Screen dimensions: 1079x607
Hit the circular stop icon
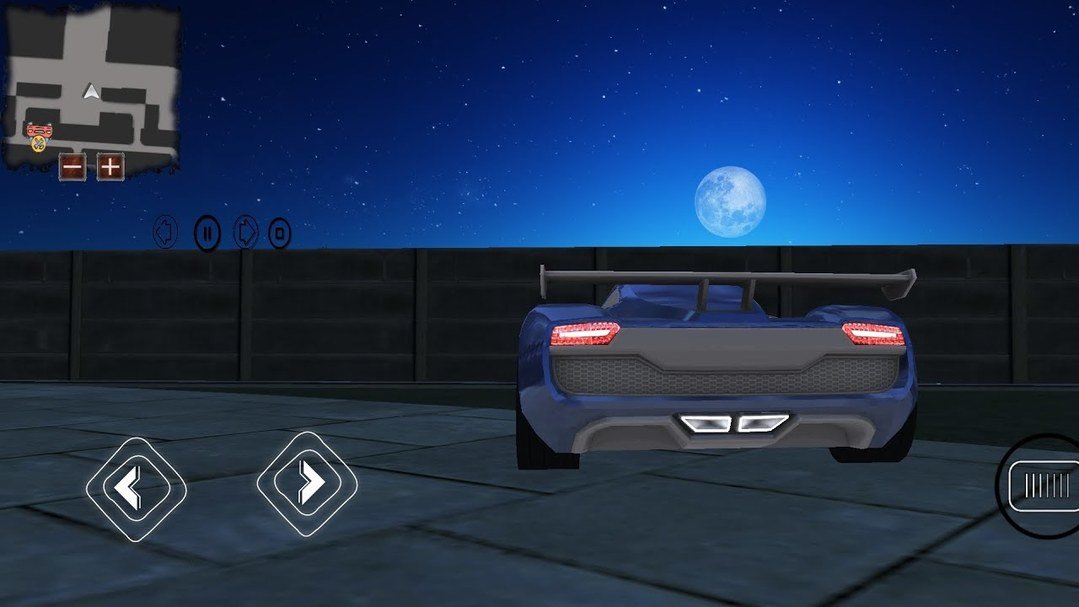(280, 235)
